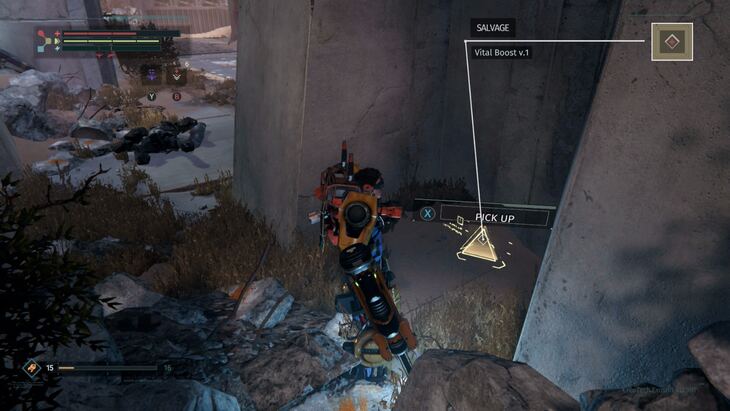The height and width of the screenshot is (411, 730).
Task: Click the tech scrap diamond icon
Action: pyautogui.click(x=32, y=368)
